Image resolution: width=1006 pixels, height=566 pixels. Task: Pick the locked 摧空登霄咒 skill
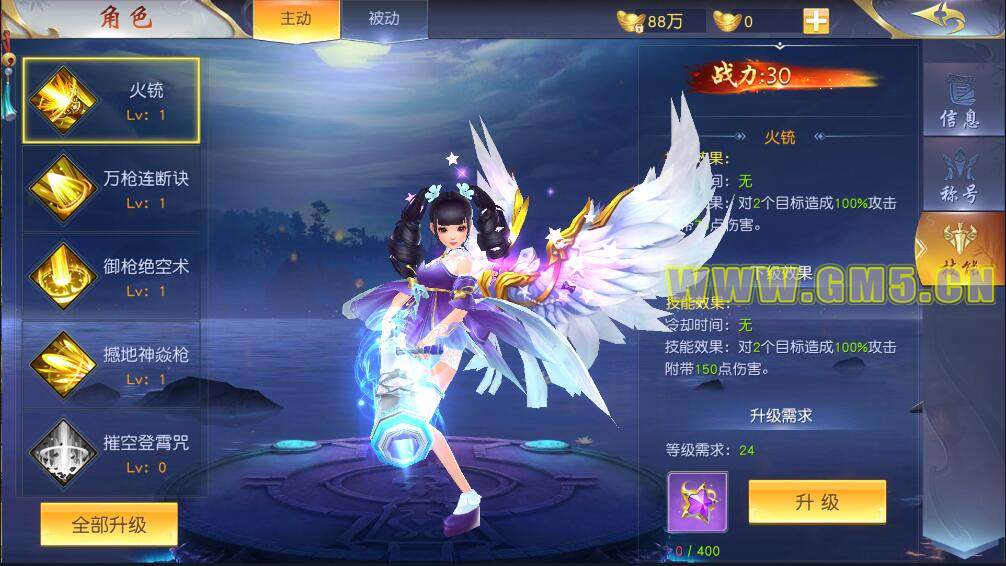pos(111,453)
